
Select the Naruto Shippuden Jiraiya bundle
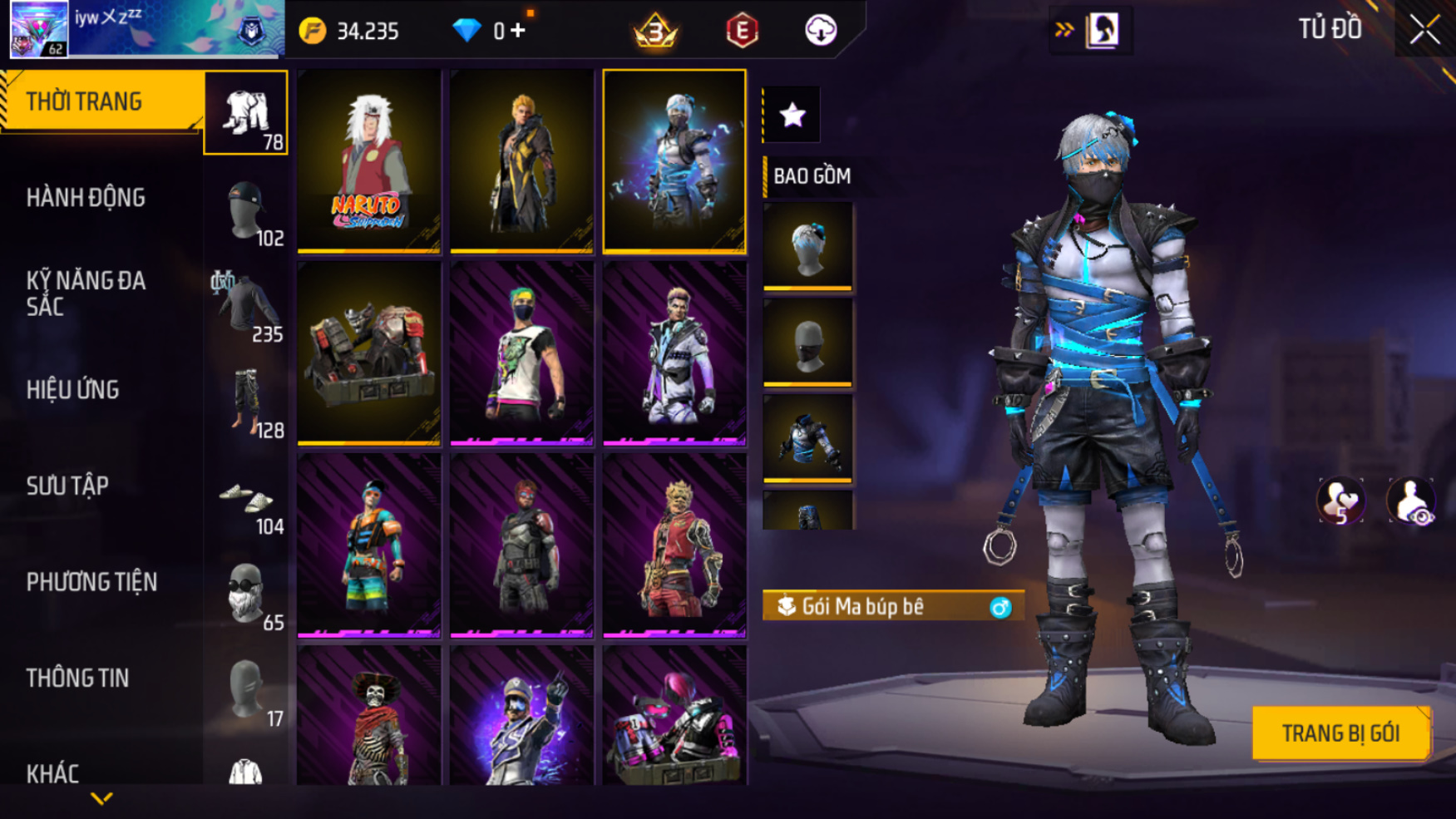(x=369, y=160)
